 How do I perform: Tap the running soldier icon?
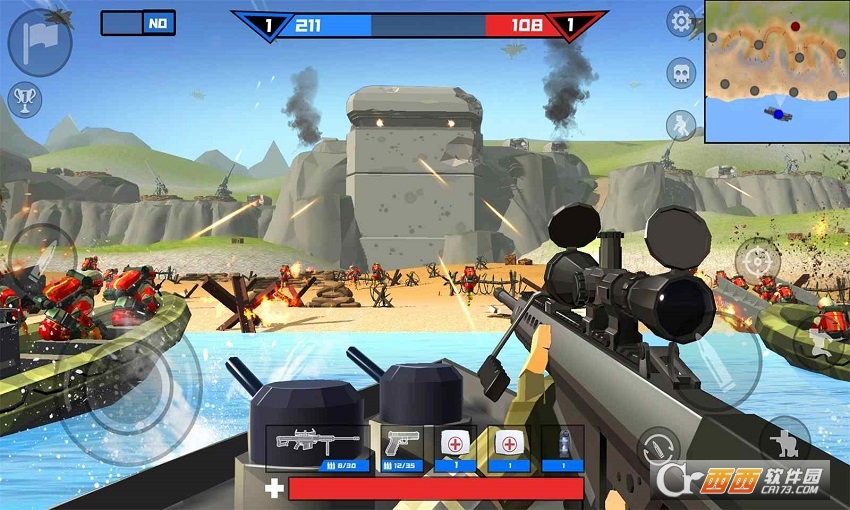(681, 125)
